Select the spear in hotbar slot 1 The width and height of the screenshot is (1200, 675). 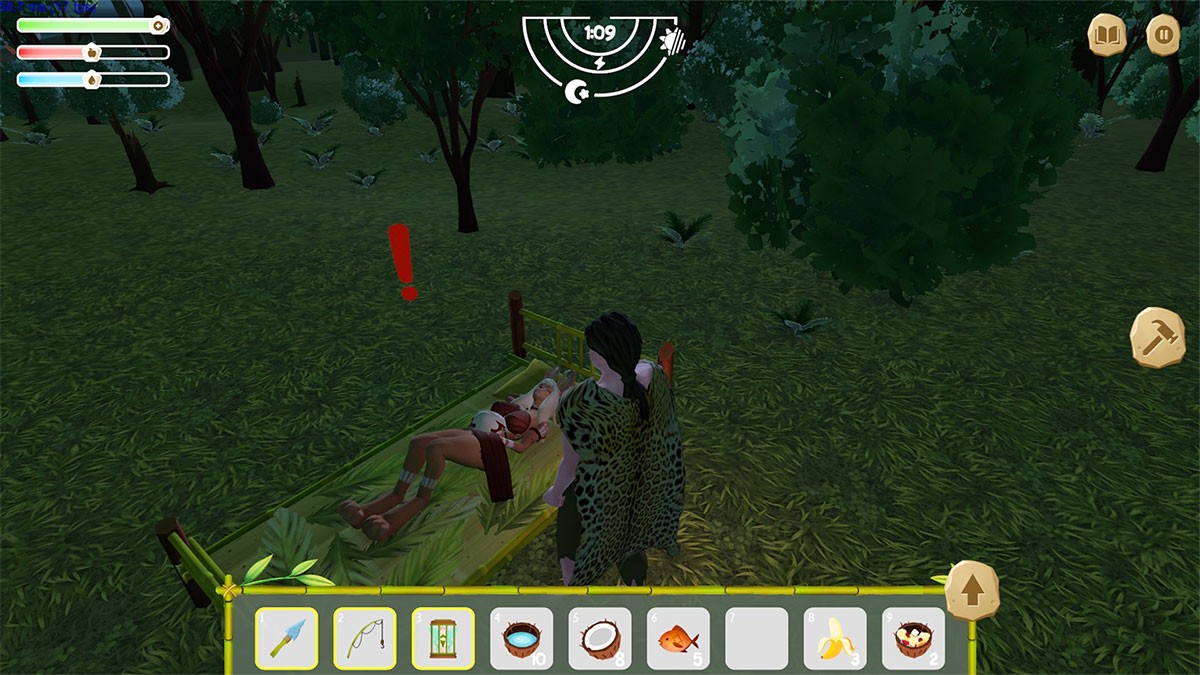(286, 638)
